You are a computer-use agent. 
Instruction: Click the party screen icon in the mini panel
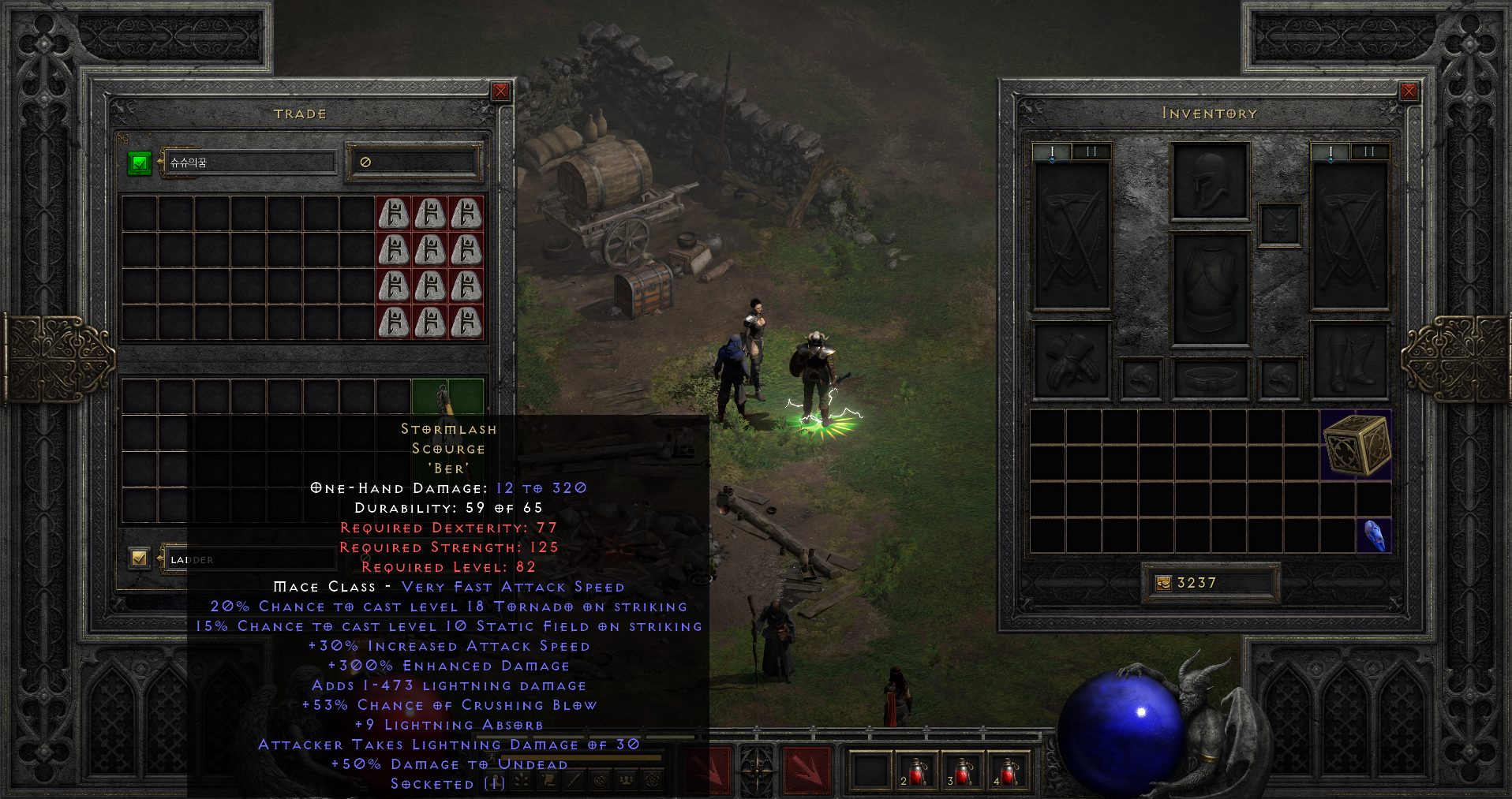click(x=627, y=781)
